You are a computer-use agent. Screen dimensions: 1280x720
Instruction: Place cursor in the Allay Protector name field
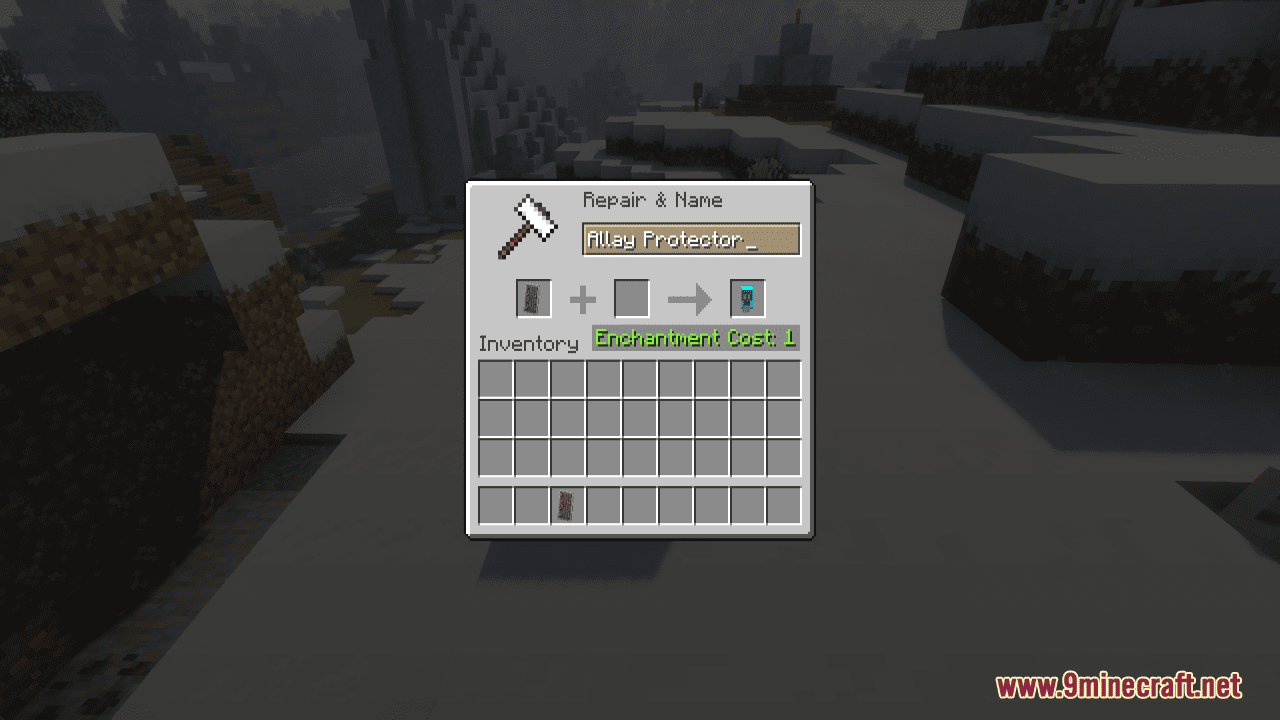point(690,240)
